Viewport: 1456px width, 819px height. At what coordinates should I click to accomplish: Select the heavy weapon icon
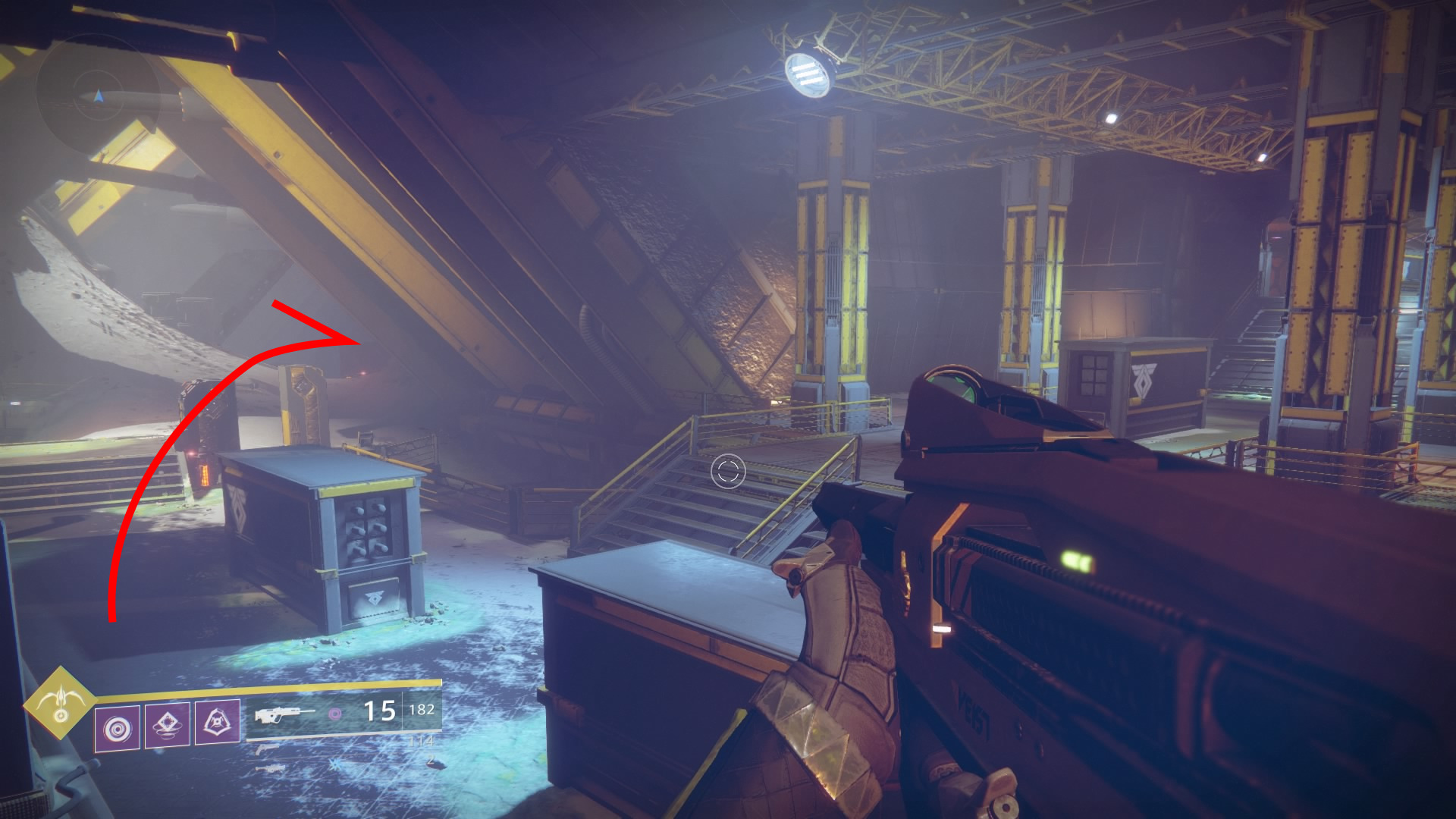pos(271,768)
